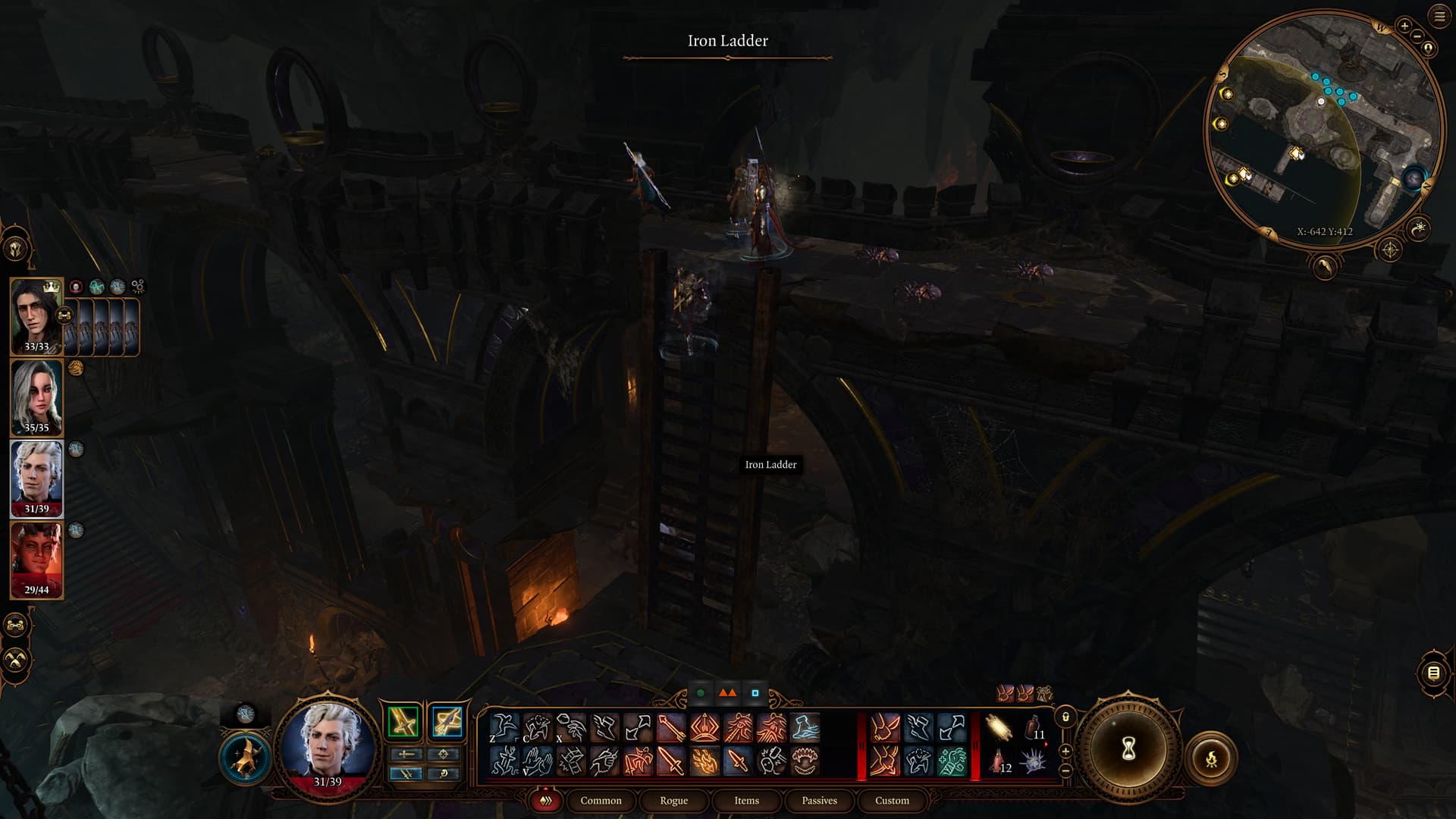Viewport: 1456px width, 819px height.
Task: Select the red tiefling party portrait
Action: [36, 558]
